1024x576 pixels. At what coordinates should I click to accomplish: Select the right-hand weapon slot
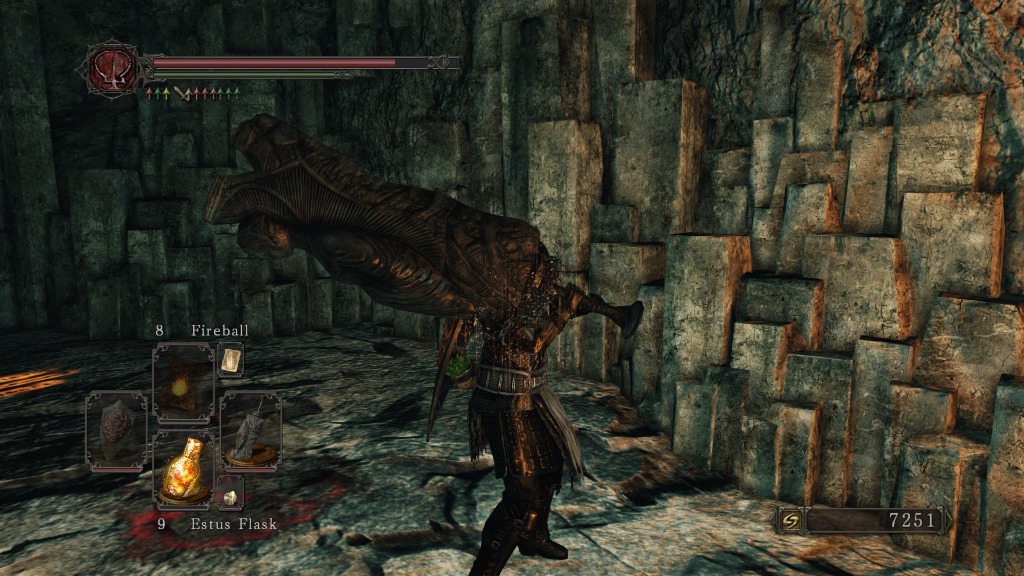click(250, 431)
